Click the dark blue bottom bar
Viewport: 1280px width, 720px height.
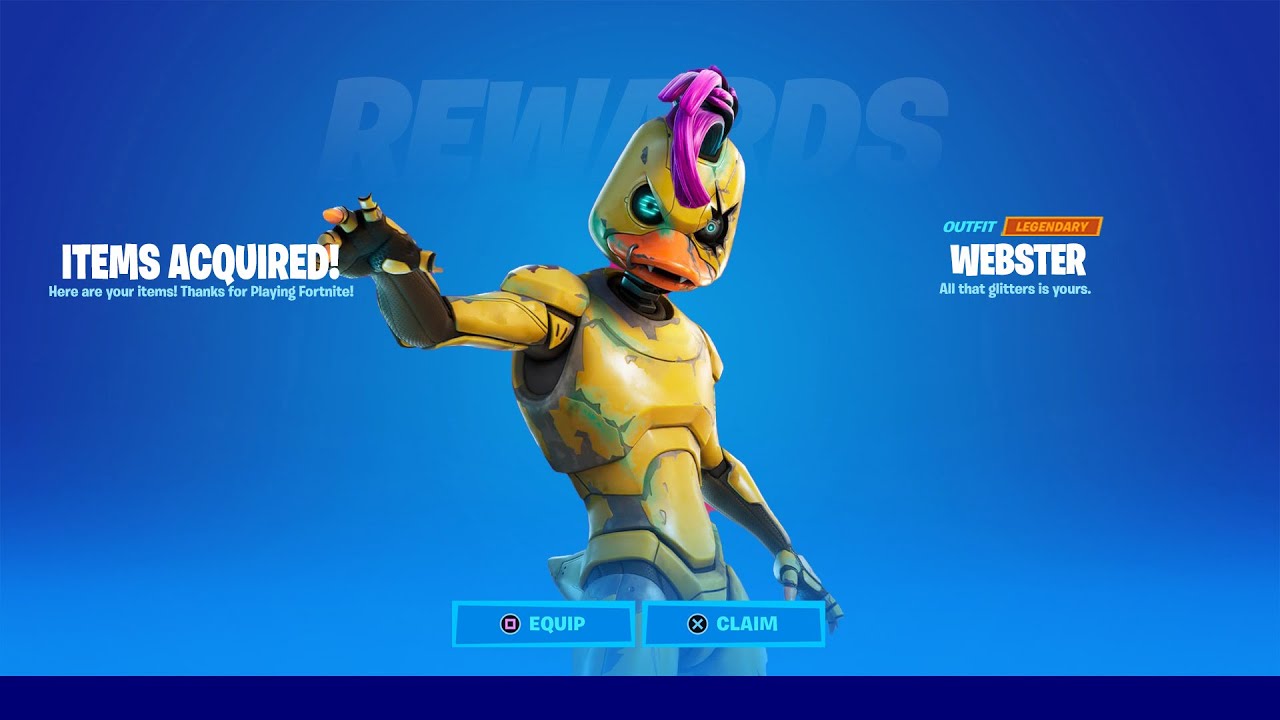640,700
